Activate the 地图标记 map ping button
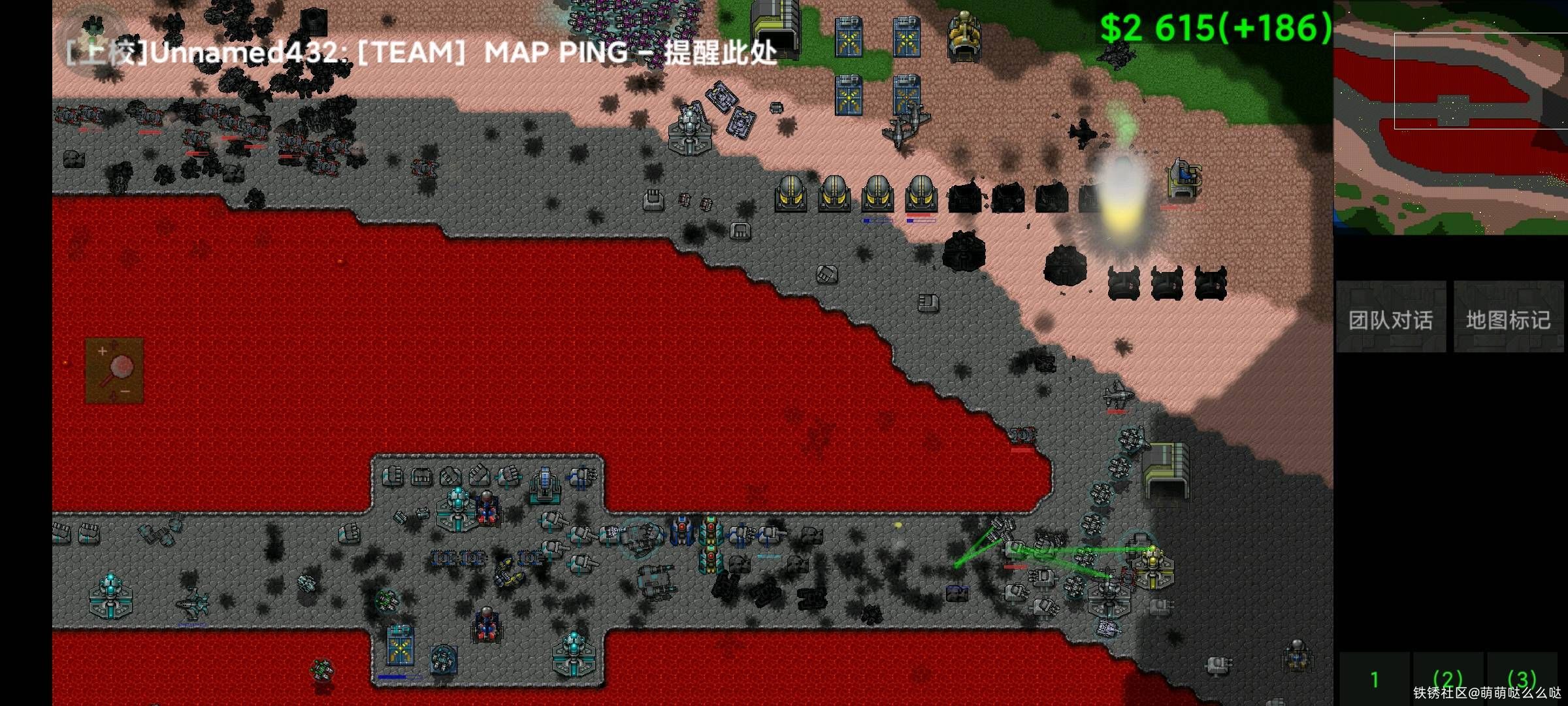Viewport: 1568px width, 706px height. [x=1508, y=318]
